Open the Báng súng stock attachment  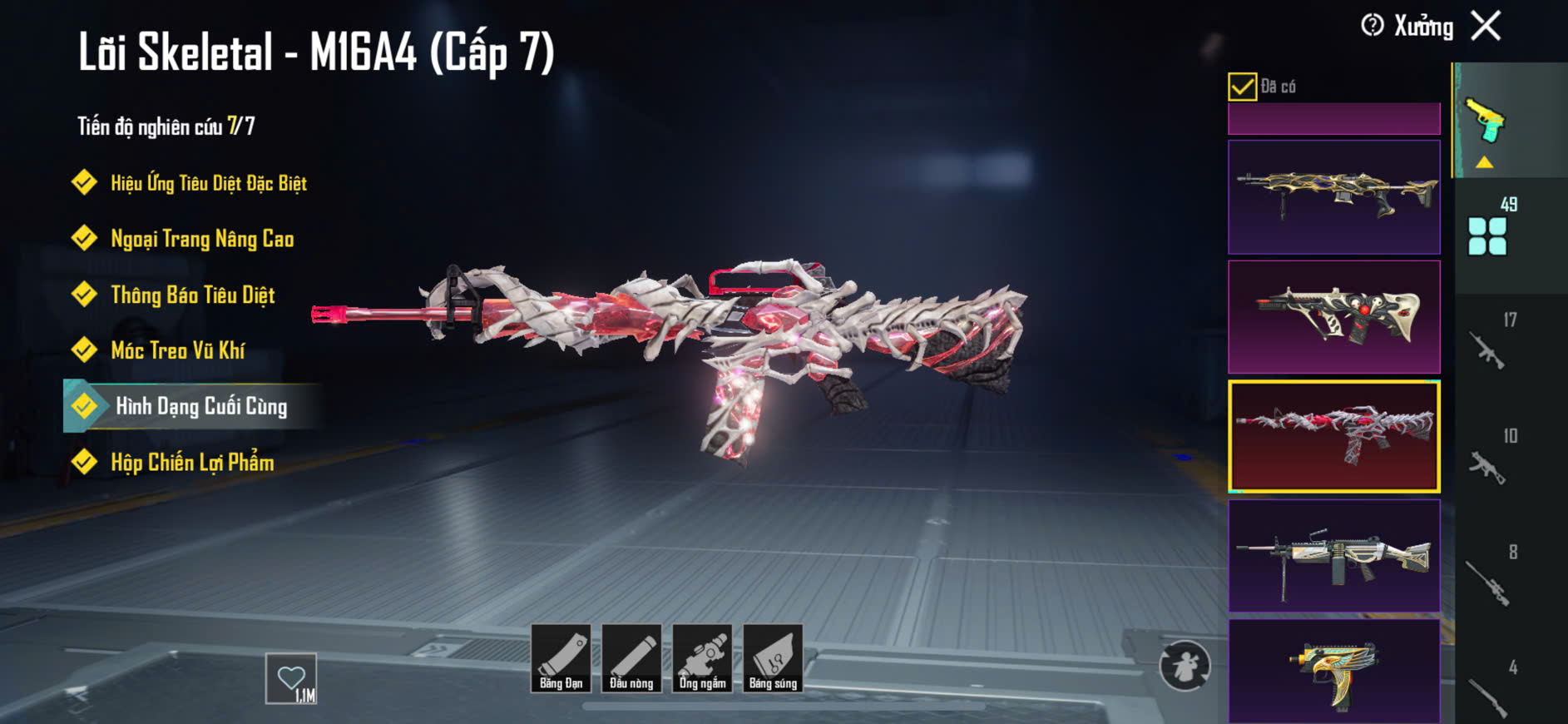point(773,658)
